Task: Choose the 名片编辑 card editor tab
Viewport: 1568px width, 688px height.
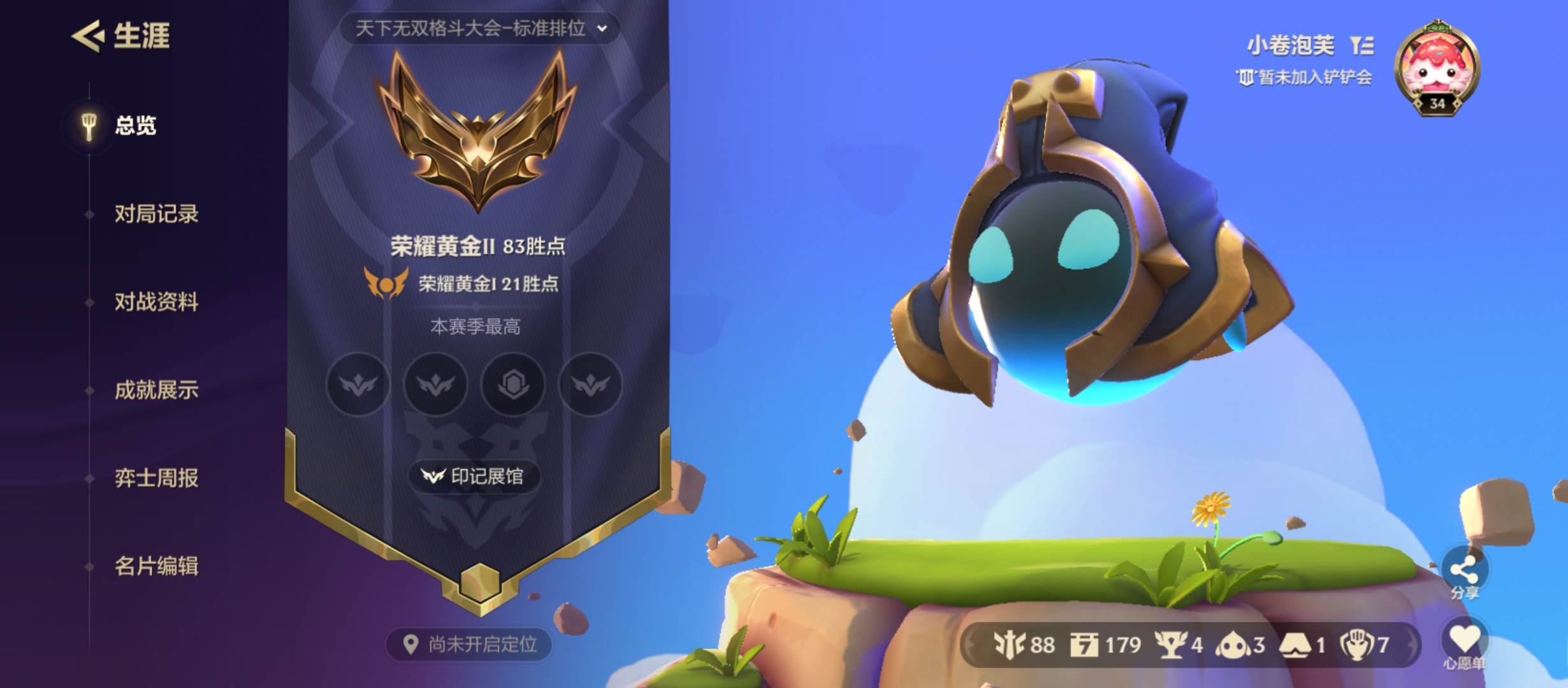Action: (x=156, y=566)
